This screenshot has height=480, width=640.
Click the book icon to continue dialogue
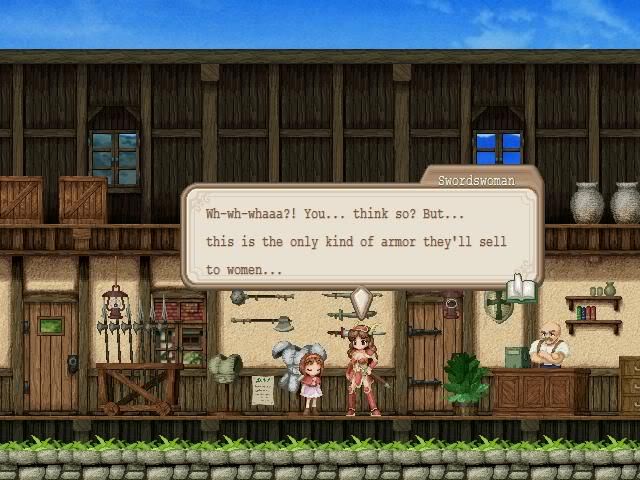[x=522, y=290]
